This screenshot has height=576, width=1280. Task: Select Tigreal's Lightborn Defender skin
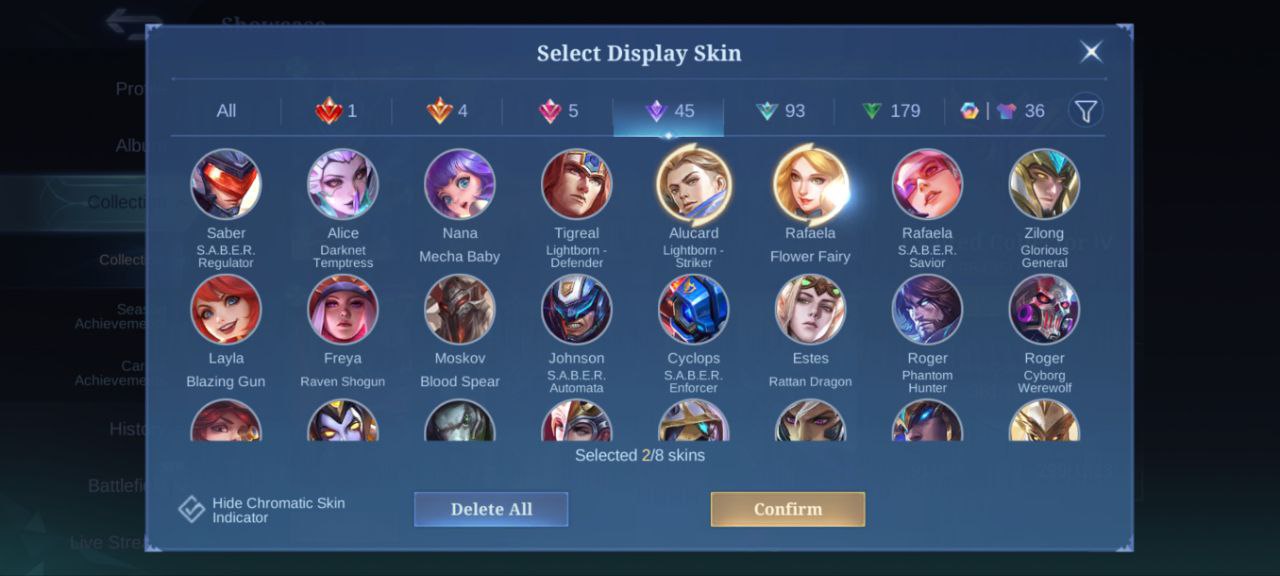(576, 185)
